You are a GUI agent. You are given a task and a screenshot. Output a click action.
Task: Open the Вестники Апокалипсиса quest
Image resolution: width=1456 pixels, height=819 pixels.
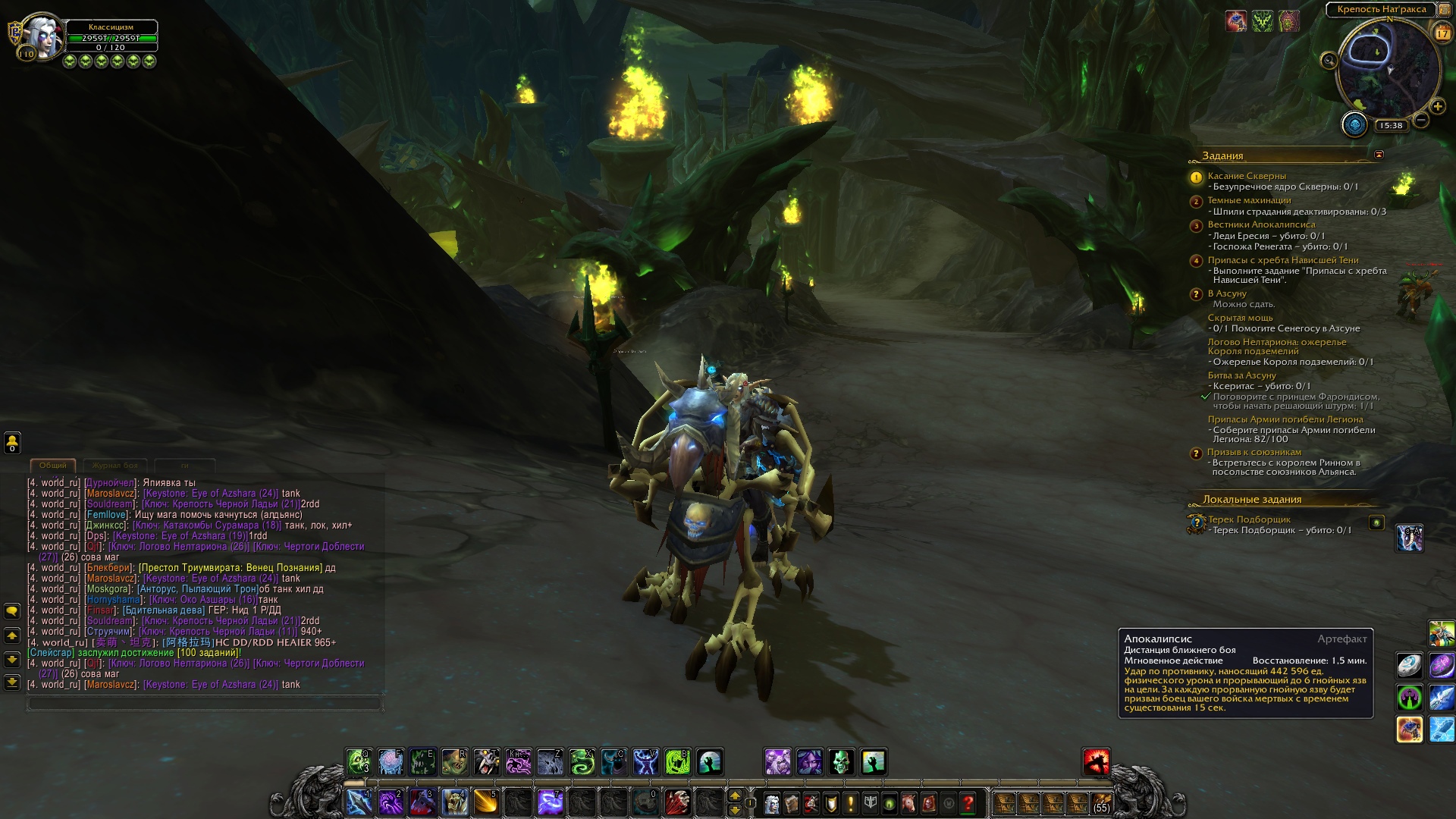(x=1261, y=224)
